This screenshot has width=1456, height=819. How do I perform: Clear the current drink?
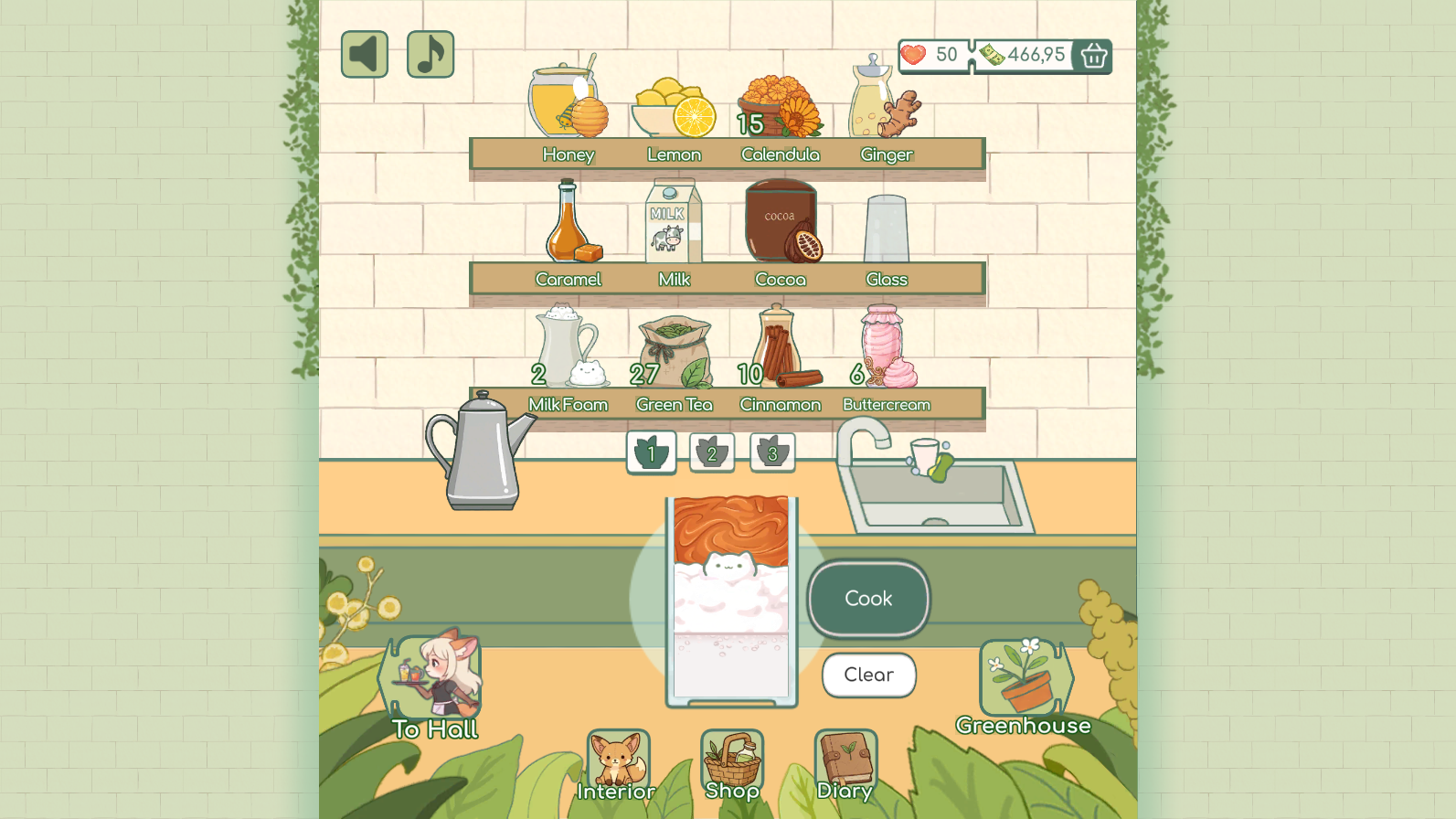tap(867, 675)
